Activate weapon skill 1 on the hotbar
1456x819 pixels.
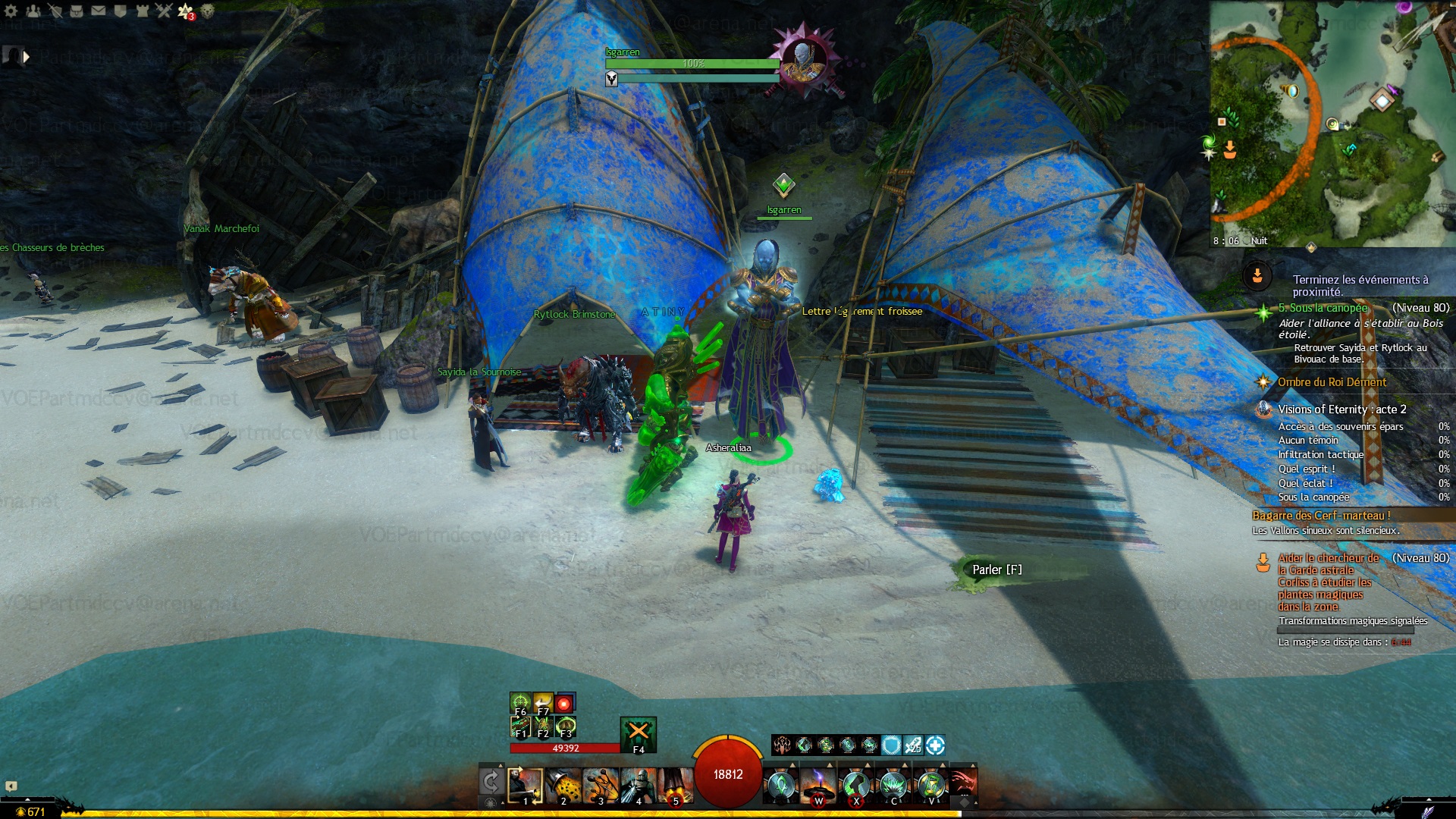click(526, 786)
